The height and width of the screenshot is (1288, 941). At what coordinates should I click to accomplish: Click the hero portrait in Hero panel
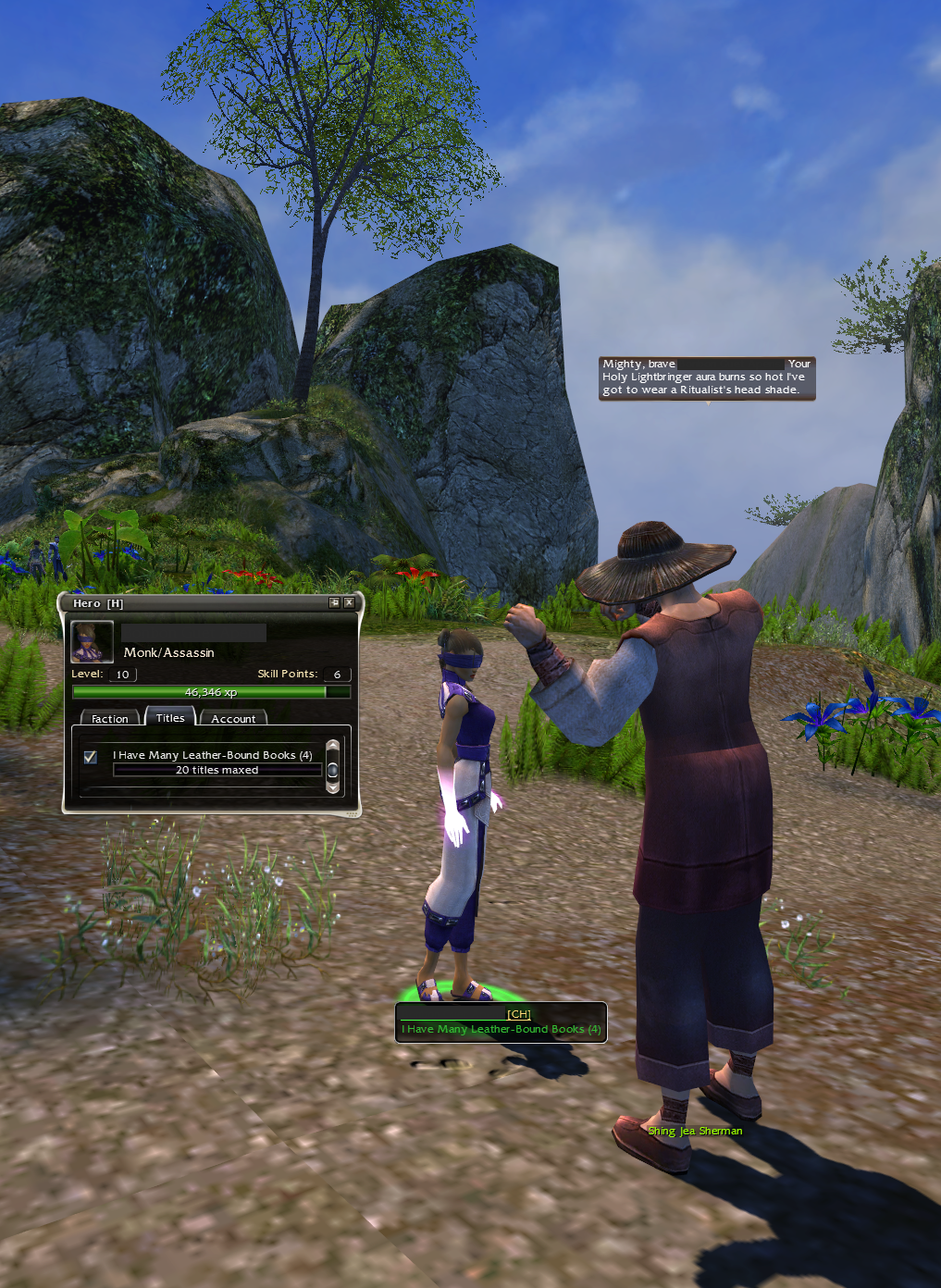tap(93, 641)
